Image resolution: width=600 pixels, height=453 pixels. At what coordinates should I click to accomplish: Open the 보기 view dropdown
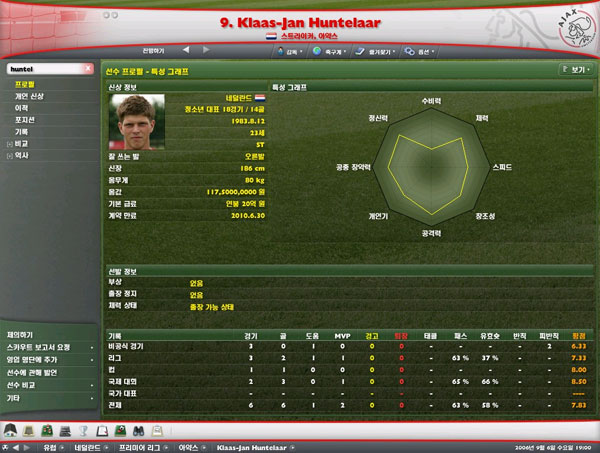point(573,71)
